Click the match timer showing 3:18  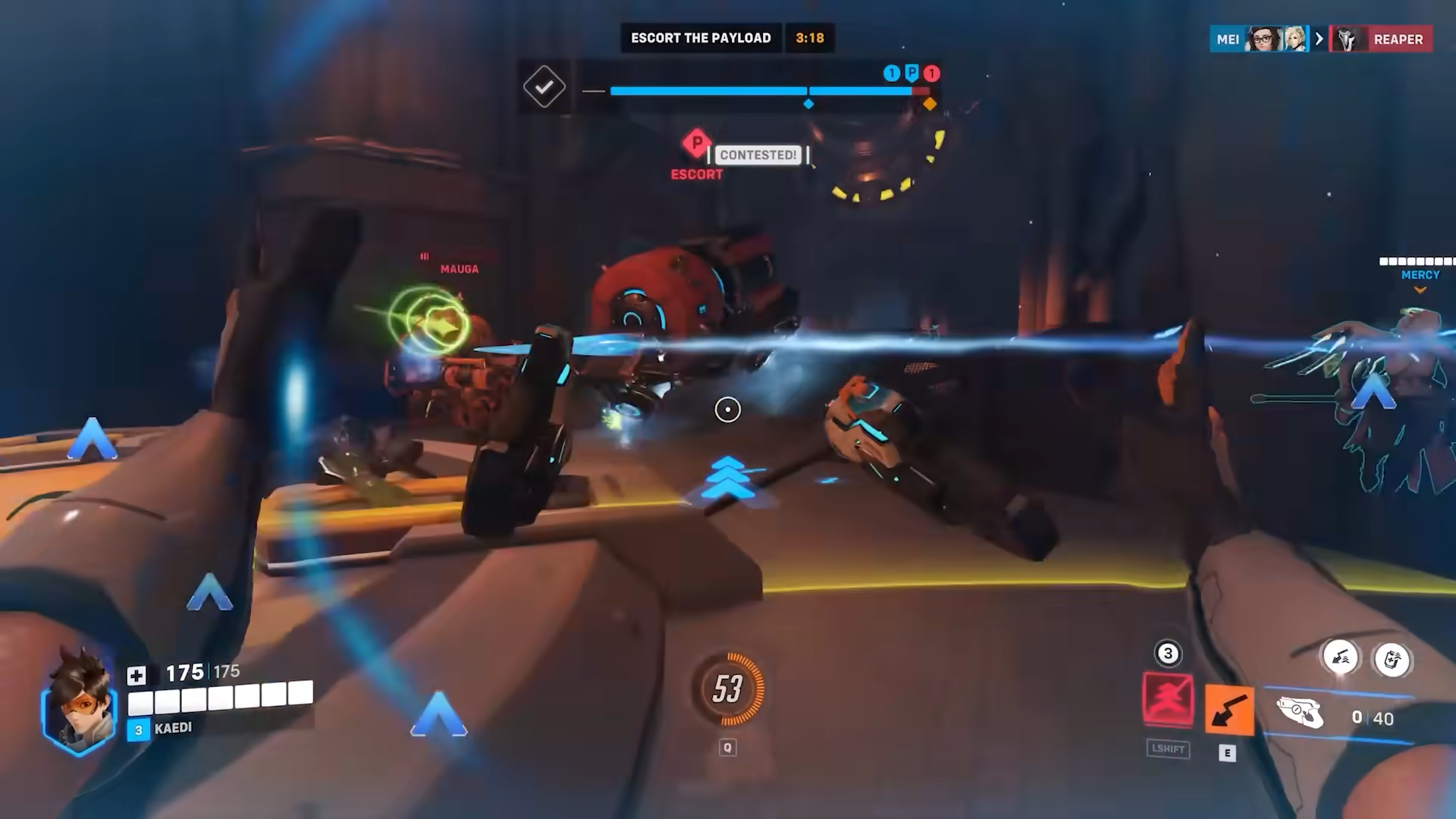[809, 38]
